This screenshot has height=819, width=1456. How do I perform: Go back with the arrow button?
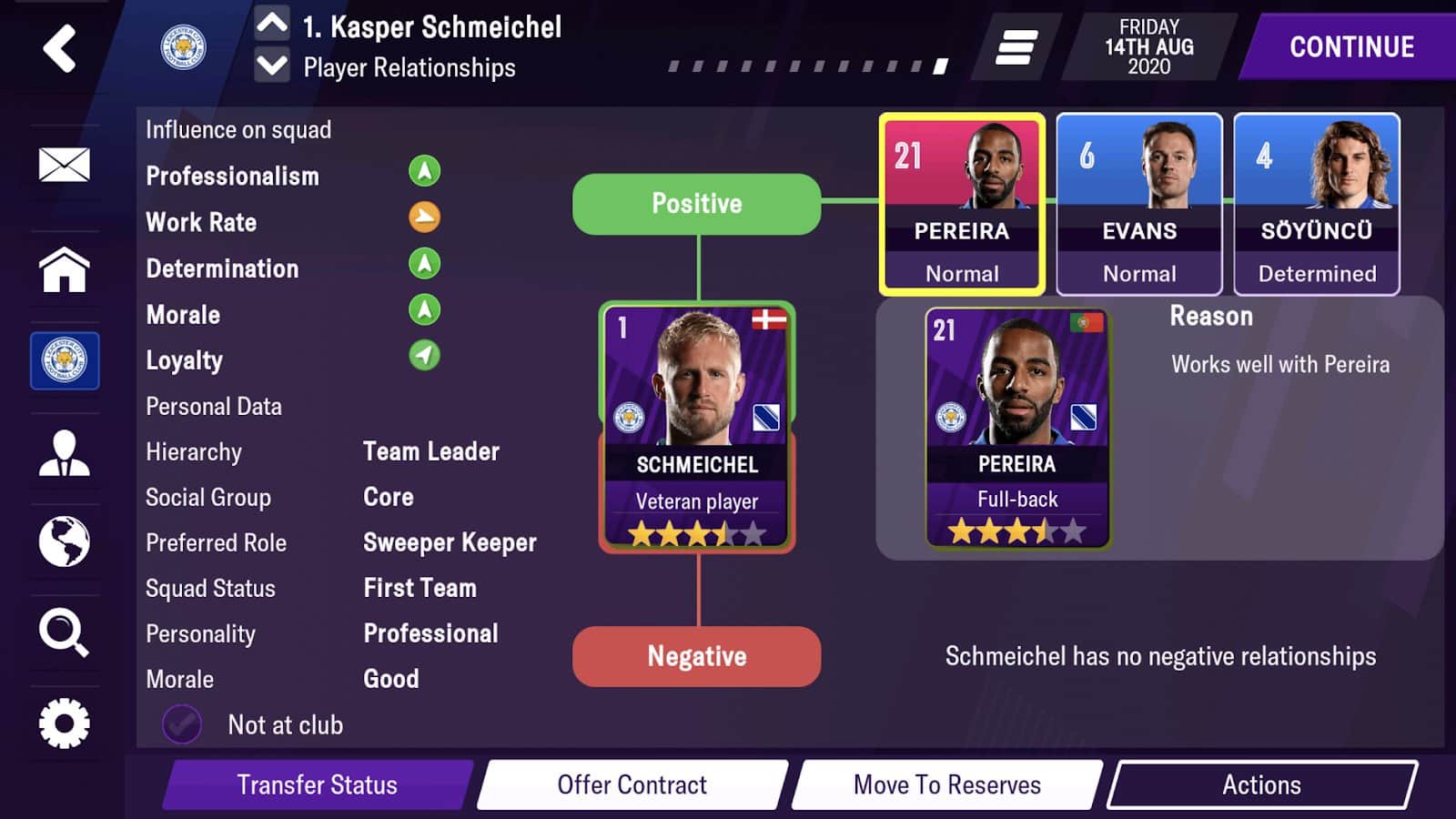60,48
